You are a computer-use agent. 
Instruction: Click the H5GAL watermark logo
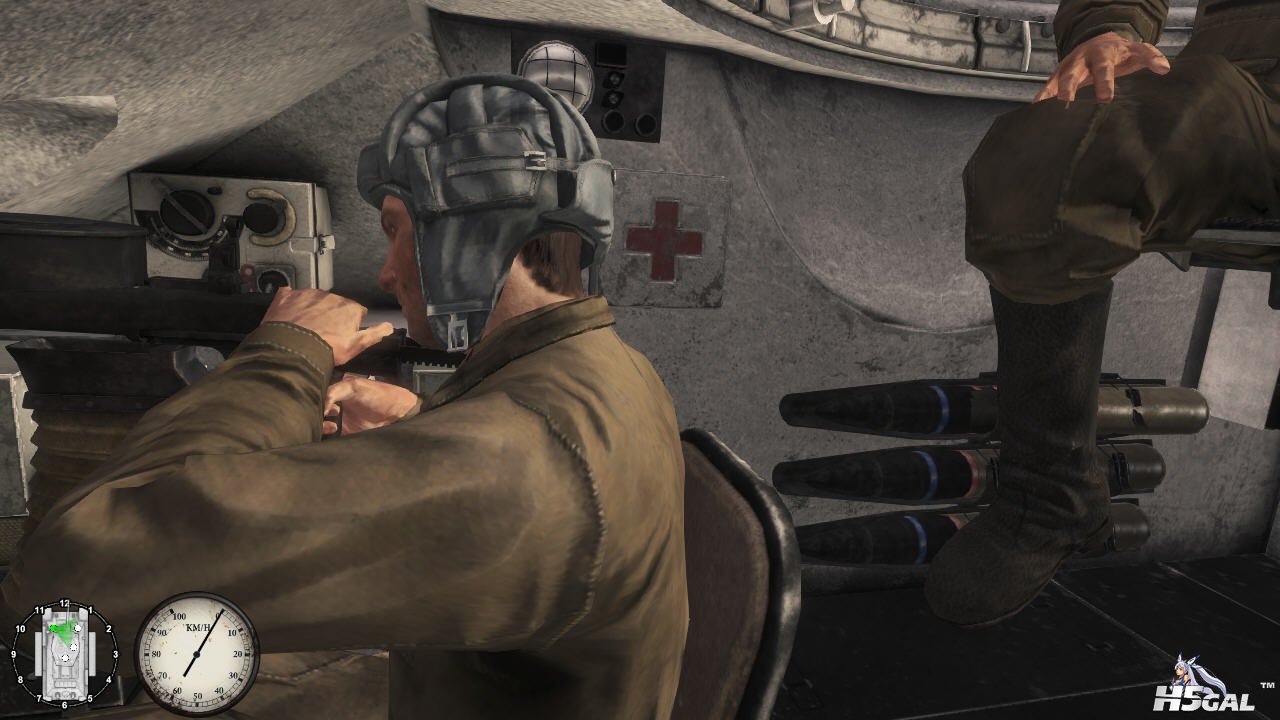pyautogui.click(x=1204, y=689)
